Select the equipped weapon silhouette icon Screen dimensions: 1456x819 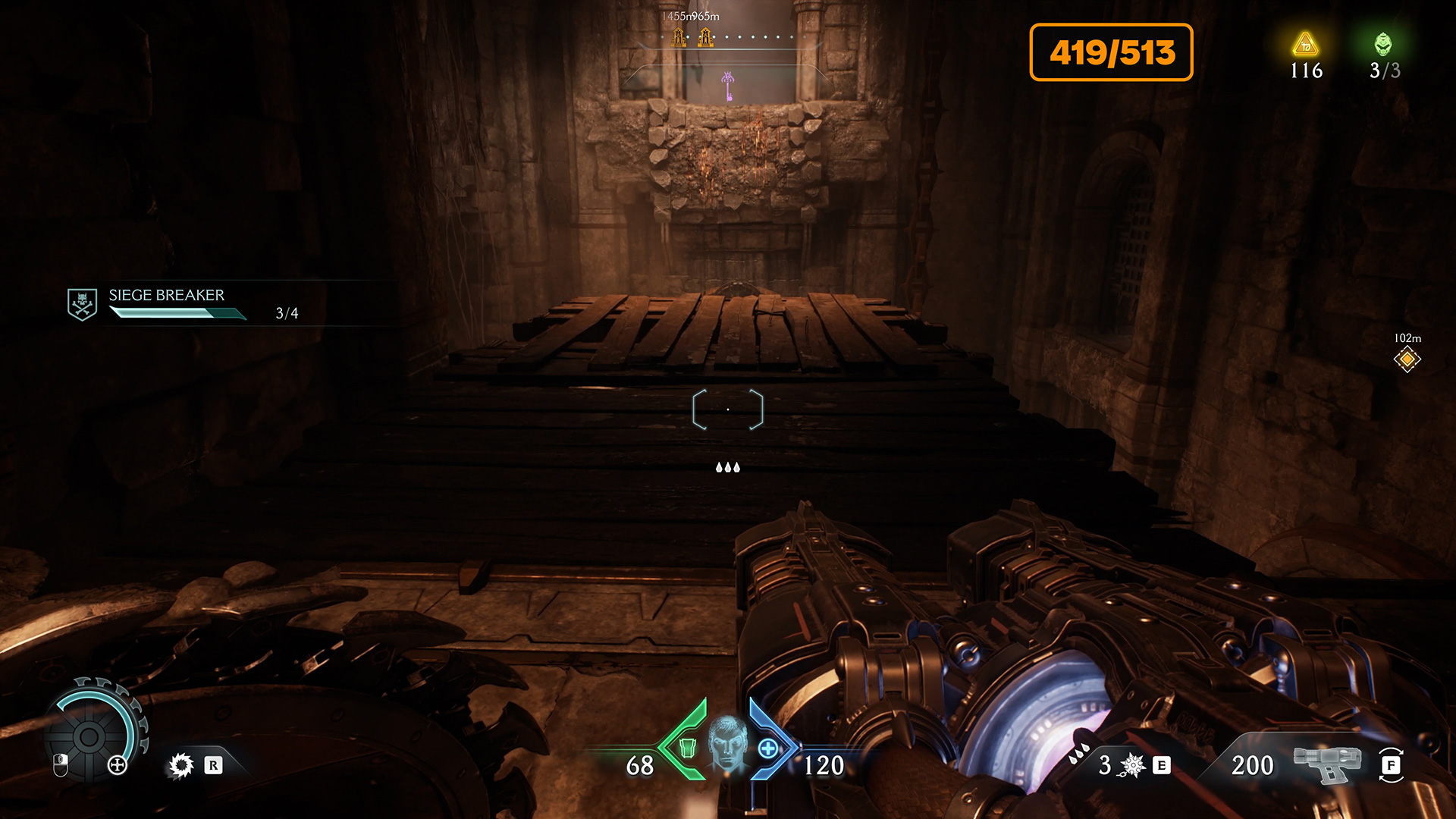point(1327,763)
